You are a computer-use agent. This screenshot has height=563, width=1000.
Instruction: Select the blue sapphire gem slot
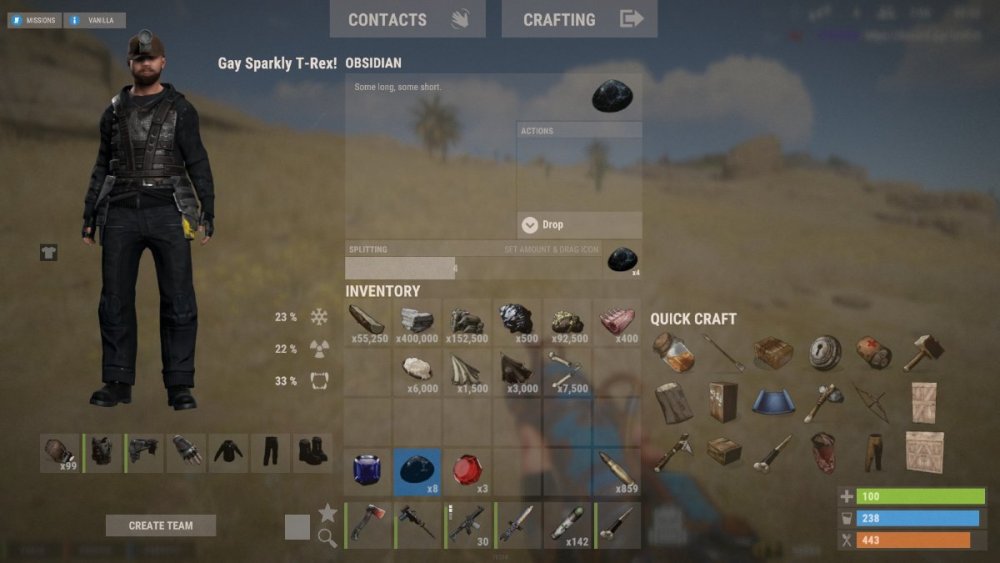[368, 471]
